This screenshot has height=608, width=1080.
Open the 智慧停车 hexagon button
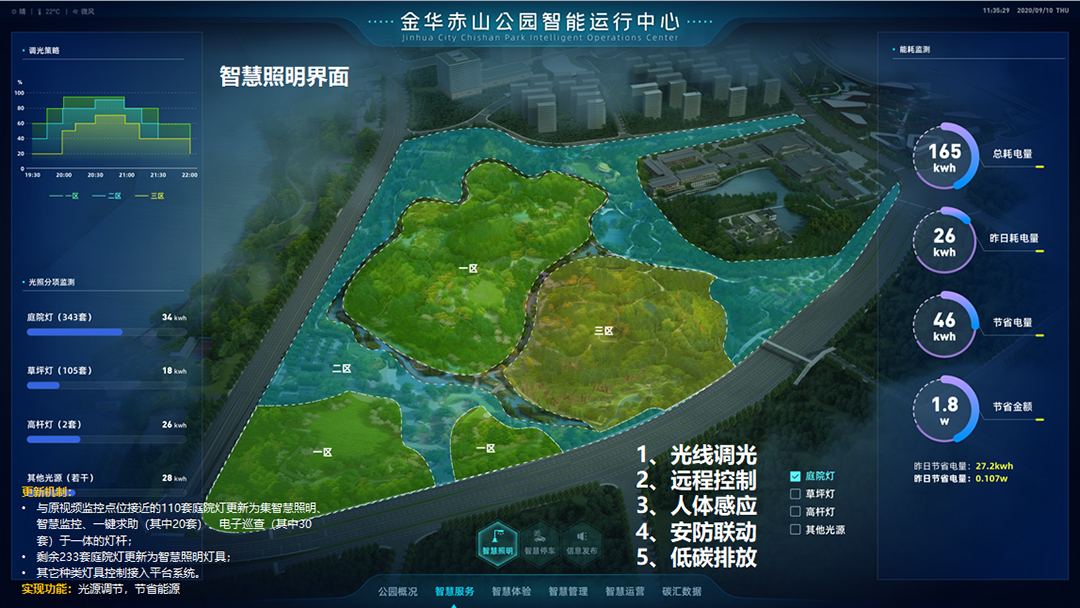[540, 541]
